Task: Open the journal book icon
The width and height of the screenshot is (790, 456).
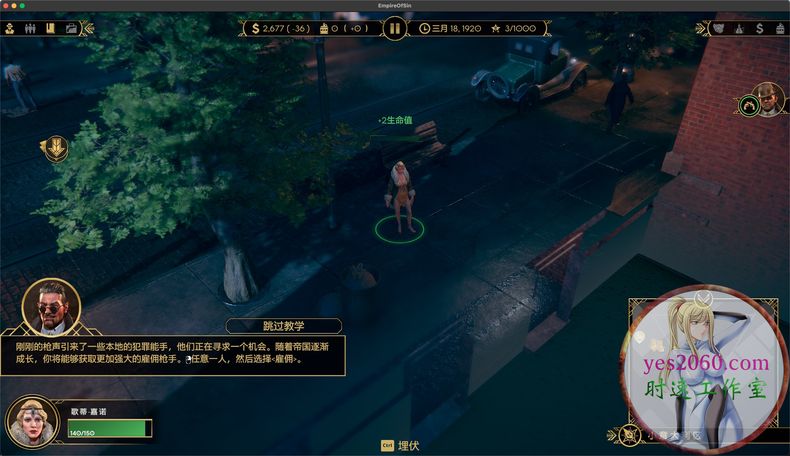Action: (x=48, y=28)
